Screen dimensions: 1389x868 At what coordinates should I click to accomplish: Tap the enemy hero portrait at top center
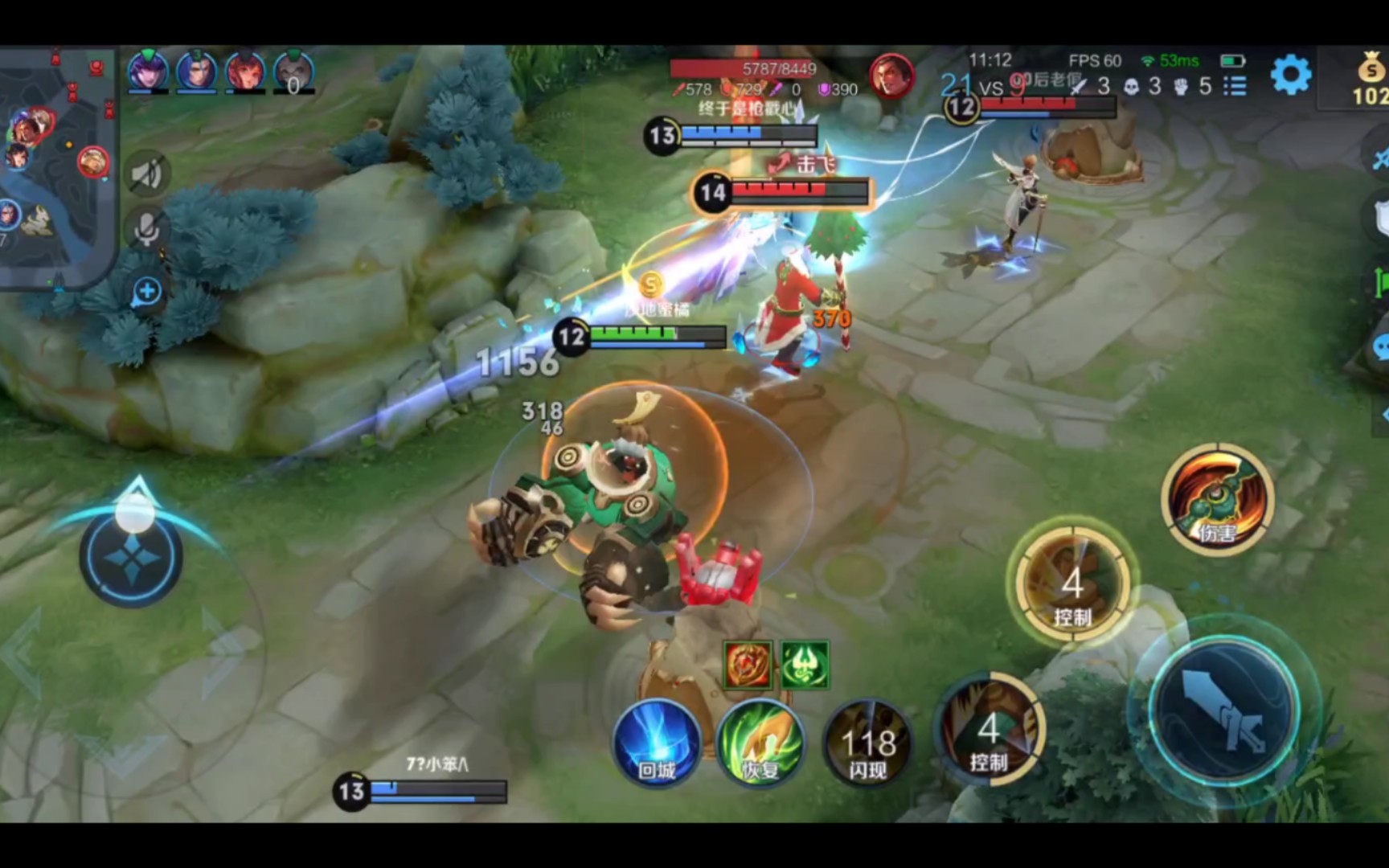click(891, 74)
